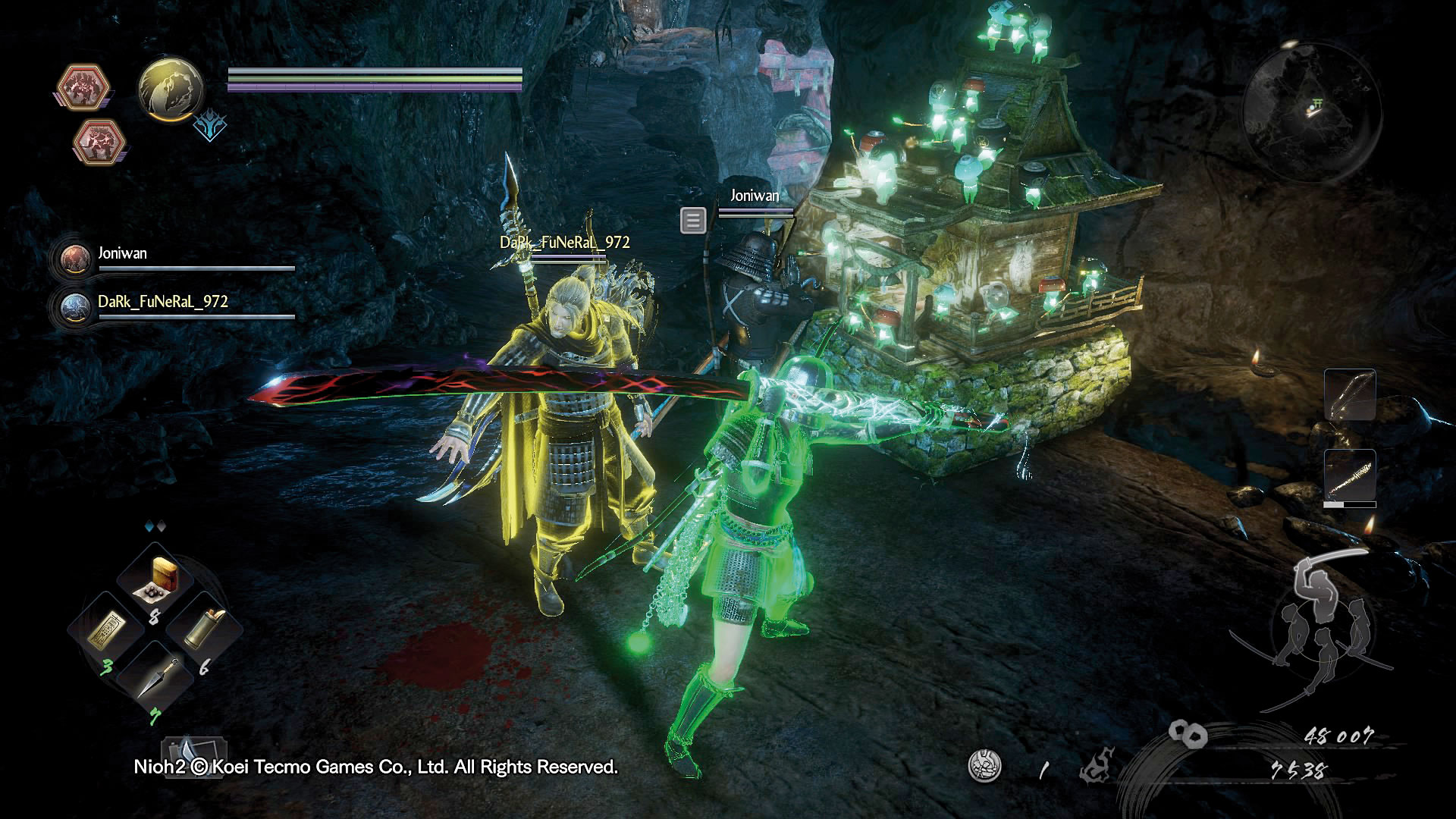Select the bow ranged weapon slot
This screenshot has width=1456, height=819.
[1350, 394]
